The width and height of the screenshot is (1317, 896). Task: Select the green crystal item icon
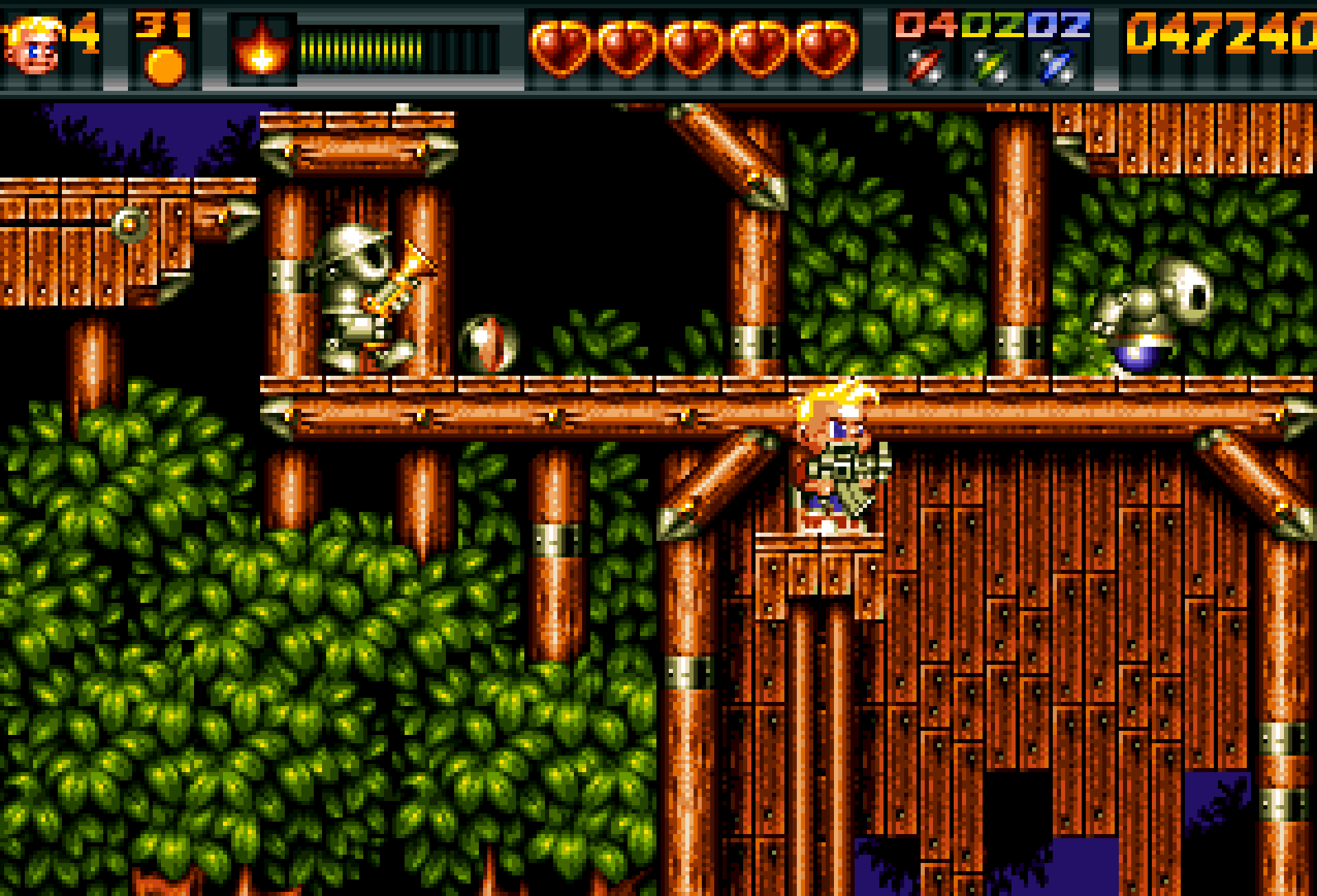pyautogui.click(x=991, y=66)
